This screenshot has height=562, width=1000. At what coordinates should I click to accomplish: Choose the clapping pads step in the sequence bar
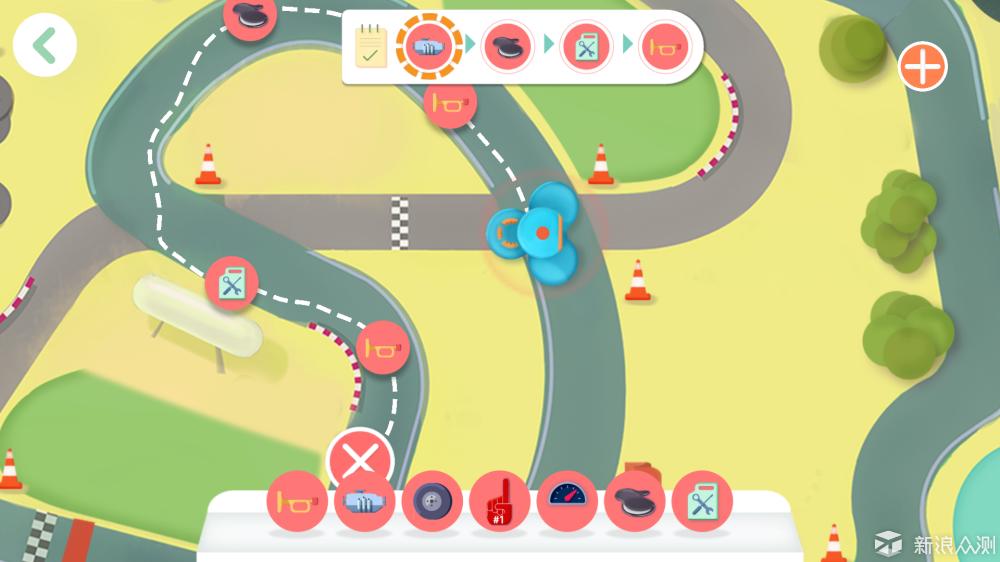508,46
